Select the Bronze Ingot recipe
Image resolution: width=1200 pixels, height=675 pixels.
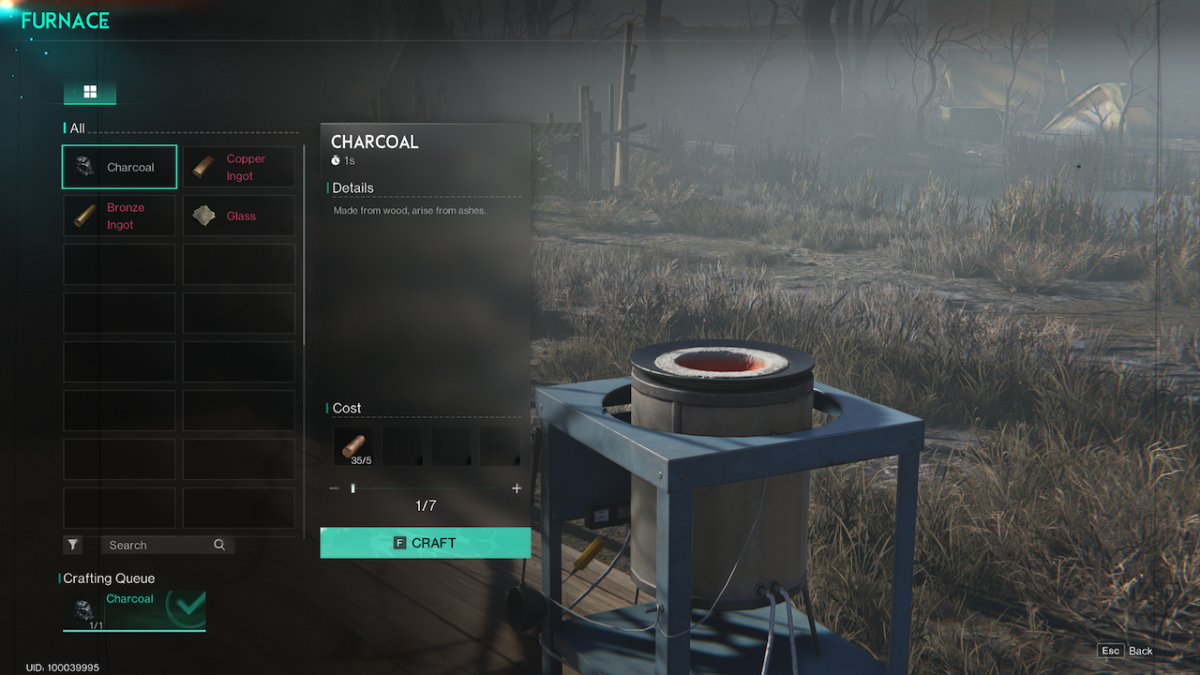point(119,216)
